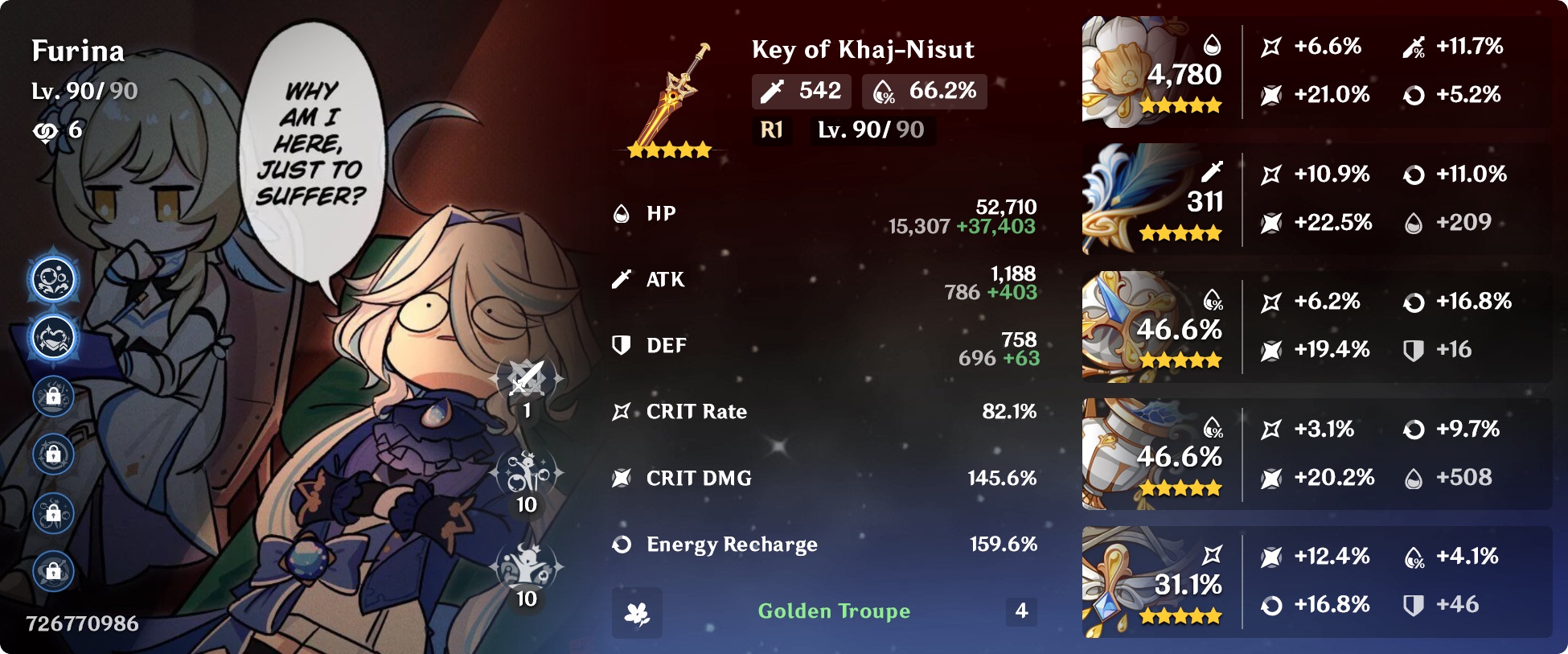Select the Key of Khaj-Nisut weapon icon
The width and height of the screenshot is (1568, 654).
(670, 97)
